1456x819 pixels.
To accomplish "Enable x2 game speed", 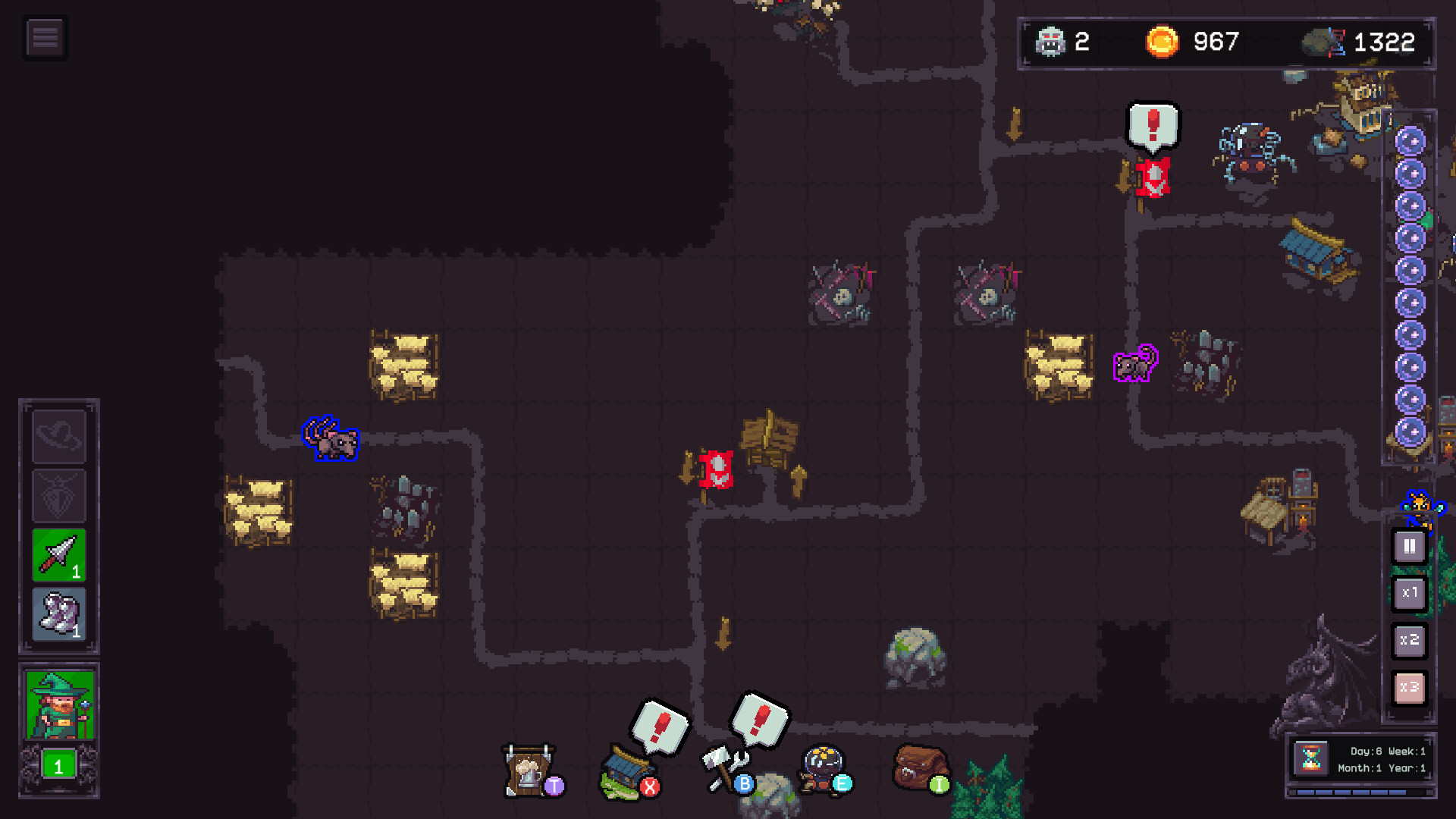I will tap(1408, 641).
